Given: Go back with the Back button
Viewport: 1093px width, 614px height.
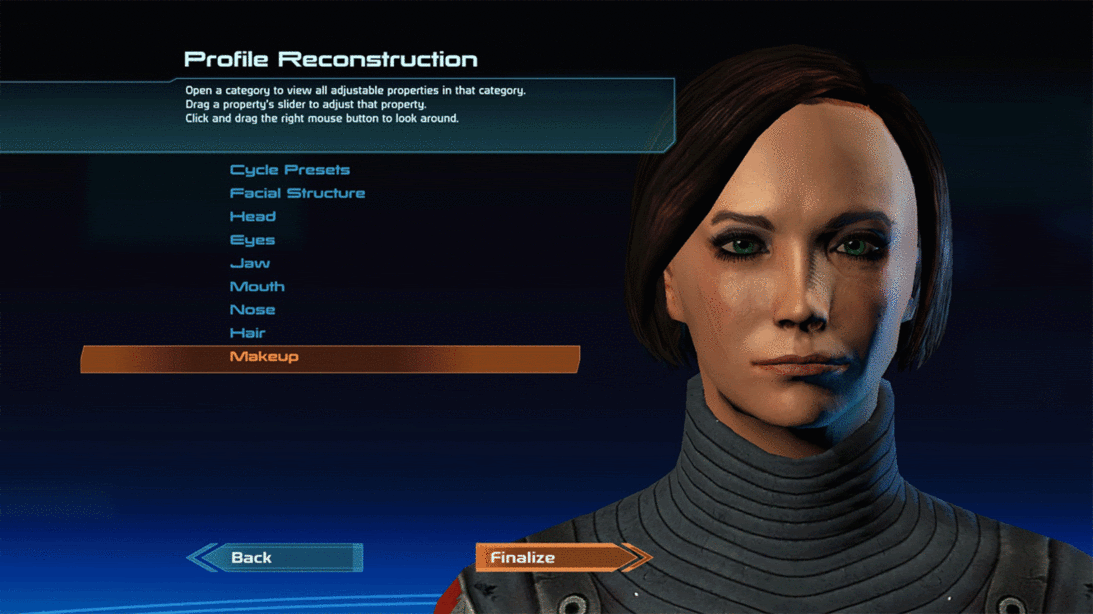Looking at the screenshot, I should coord(275,558).
